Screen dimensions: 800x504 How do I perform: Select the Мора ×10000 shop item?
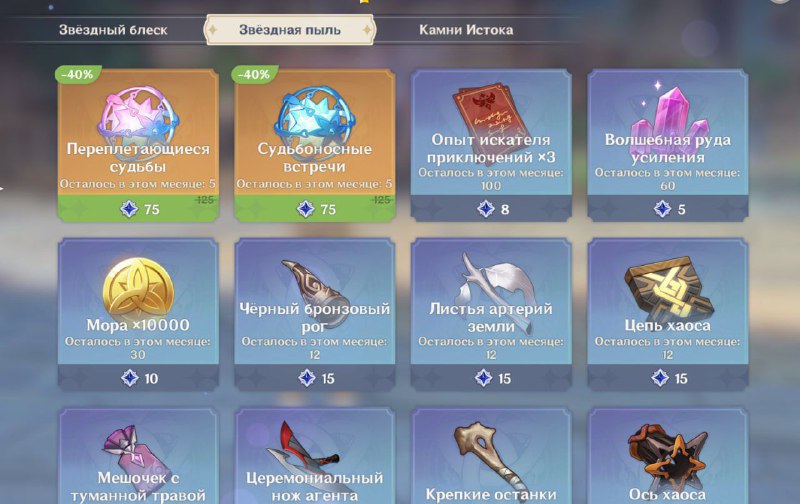pos(138,313)
